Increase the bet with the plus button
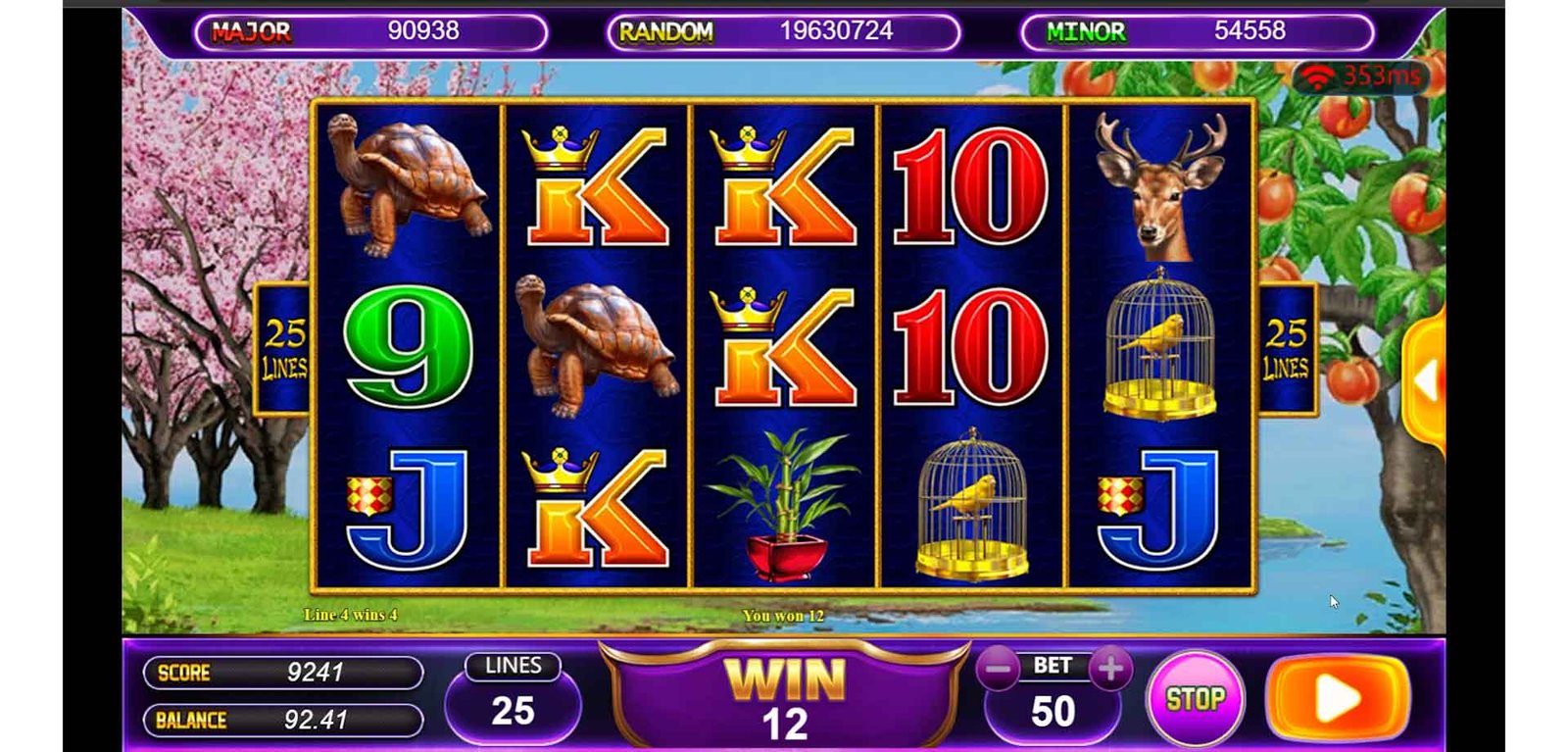Image resolution: width=1568 pixels, height=752 pixels. click(x=1110, y=670)
